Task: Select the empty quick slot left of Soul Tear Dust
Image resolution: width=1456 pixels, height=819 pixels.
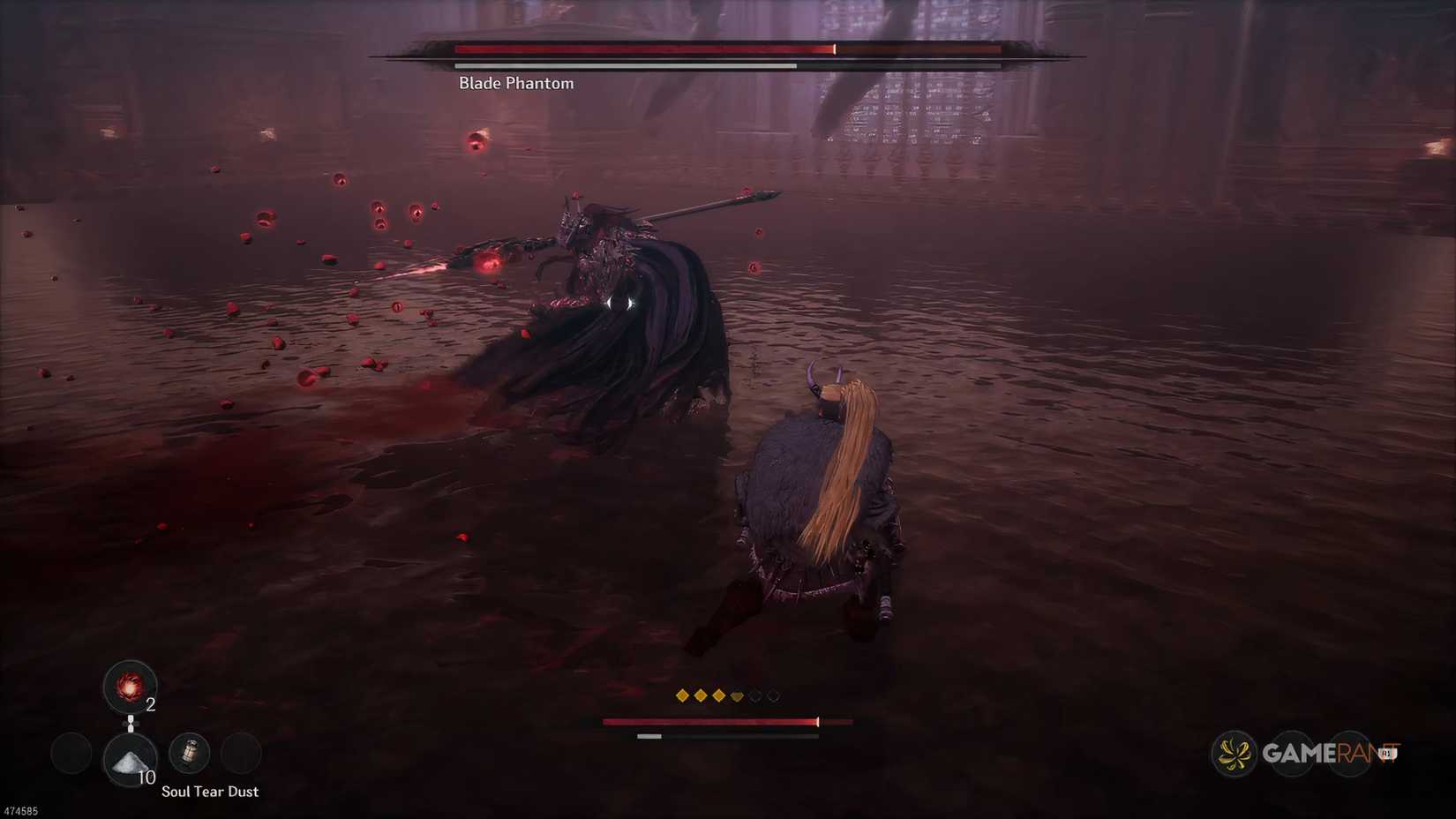Action: pos(70,752)
